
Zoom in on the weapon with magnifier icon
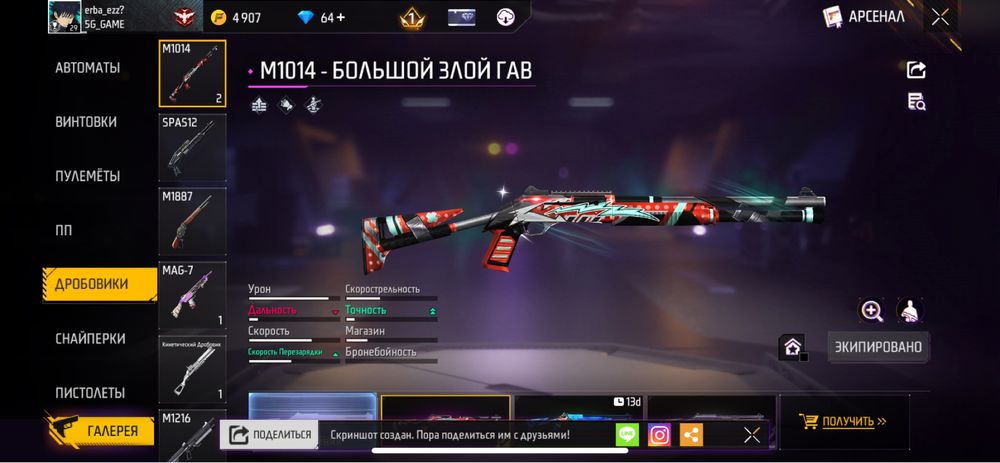(x=872, y=311)
